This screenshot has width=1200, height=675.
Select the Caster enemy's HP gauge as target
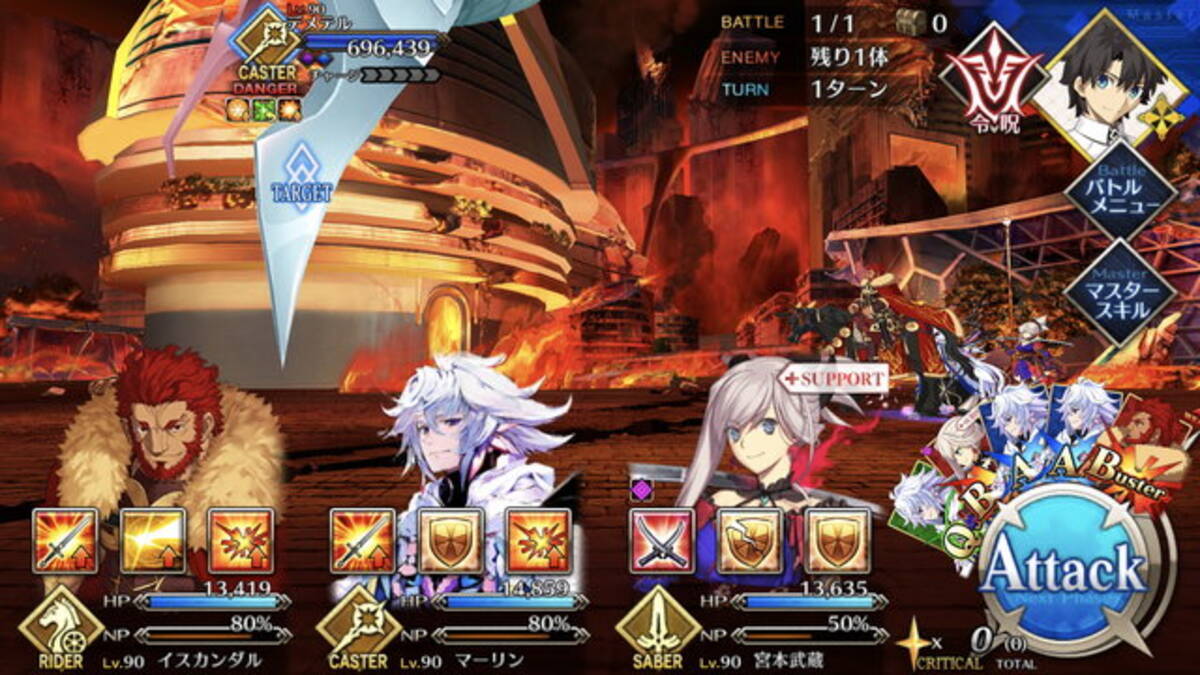pos(370,45)
